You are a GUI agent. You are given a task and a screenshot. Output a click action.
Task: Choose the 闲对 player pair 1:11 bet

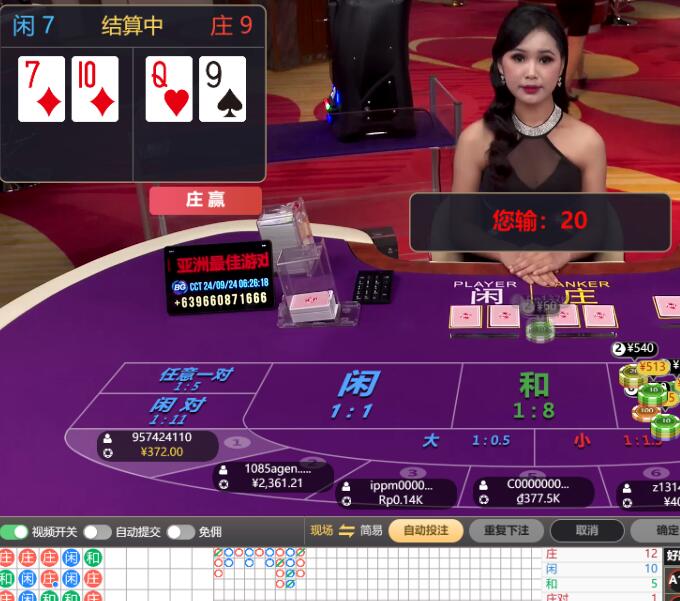point(178,409)
